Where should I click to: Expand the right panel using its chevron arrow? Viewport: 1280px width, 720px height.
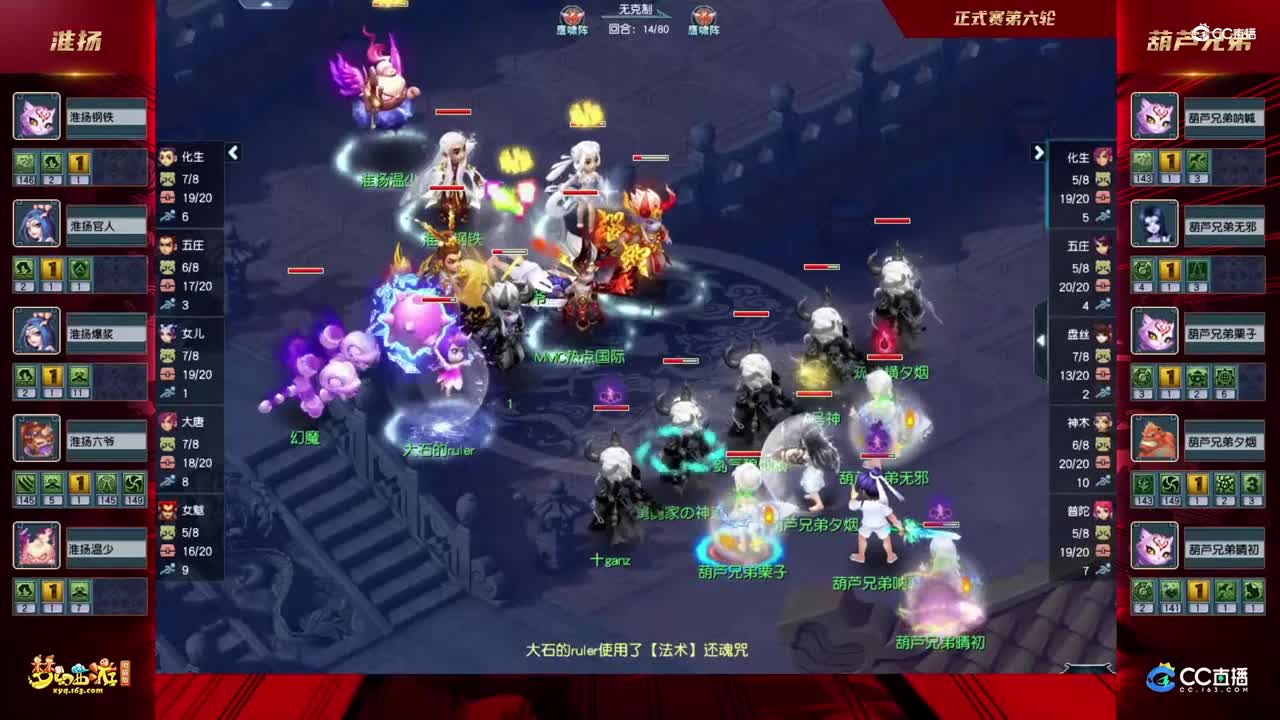pos(1037,152)
